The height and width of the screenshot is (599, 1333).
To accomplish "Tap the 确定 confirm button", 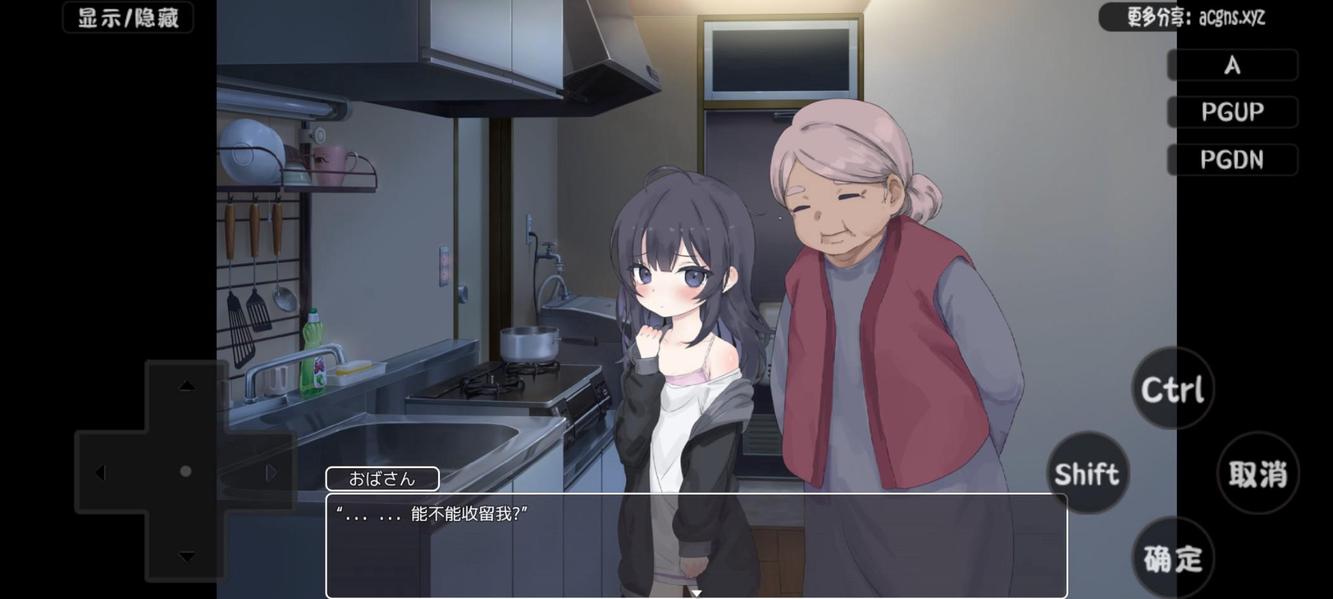I will pos(1172,558).
